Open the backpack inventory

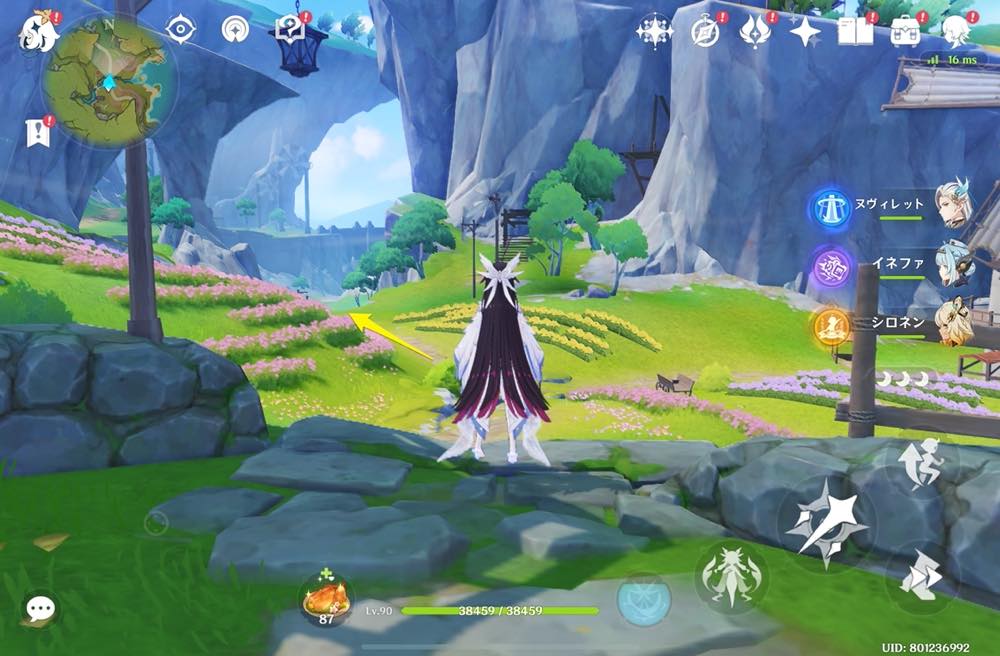click(x=907, y=31)
